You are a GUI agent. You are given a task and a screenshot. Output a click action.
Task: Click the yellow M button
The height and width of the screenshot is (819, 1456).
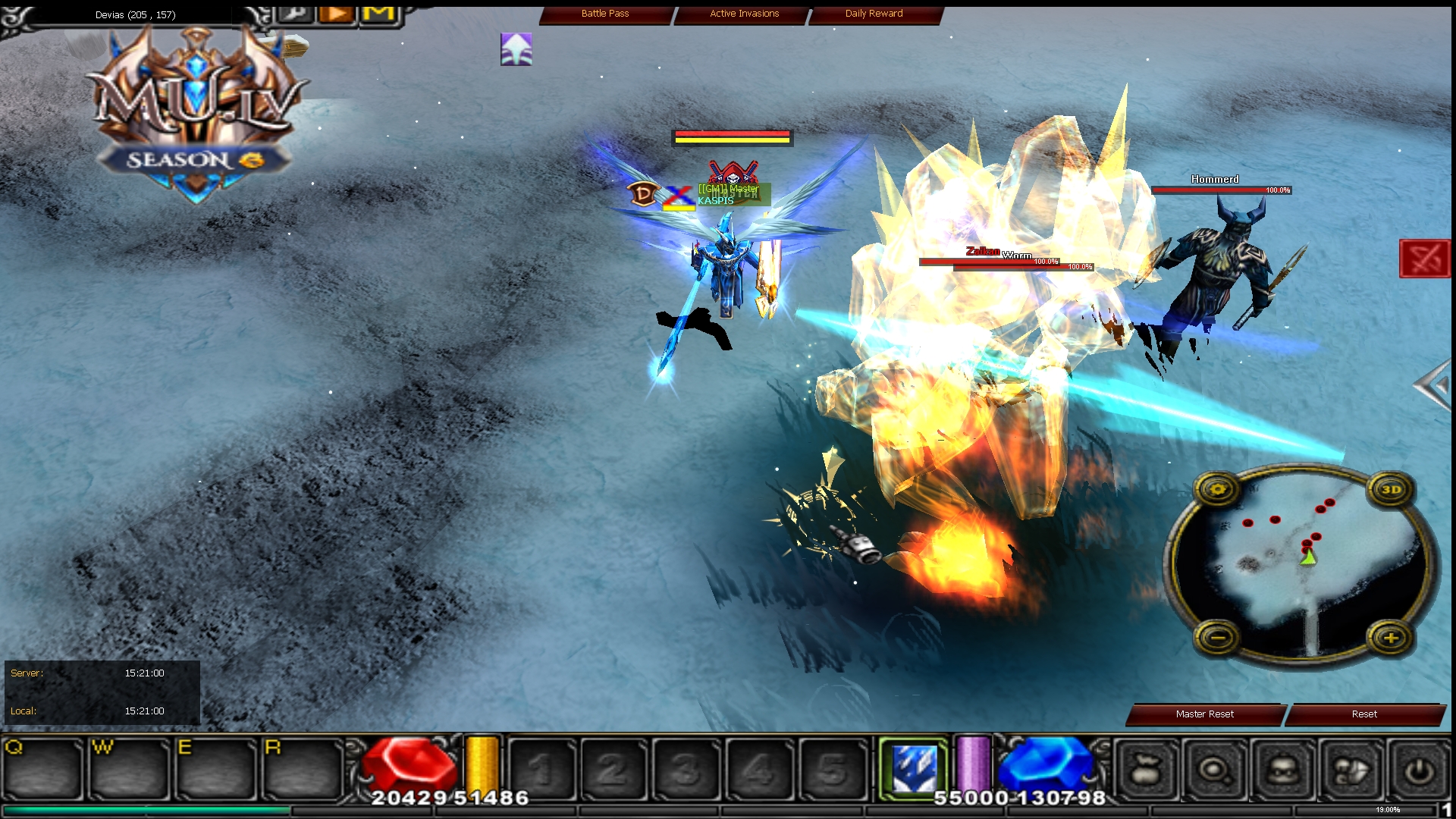pos(379,14)
